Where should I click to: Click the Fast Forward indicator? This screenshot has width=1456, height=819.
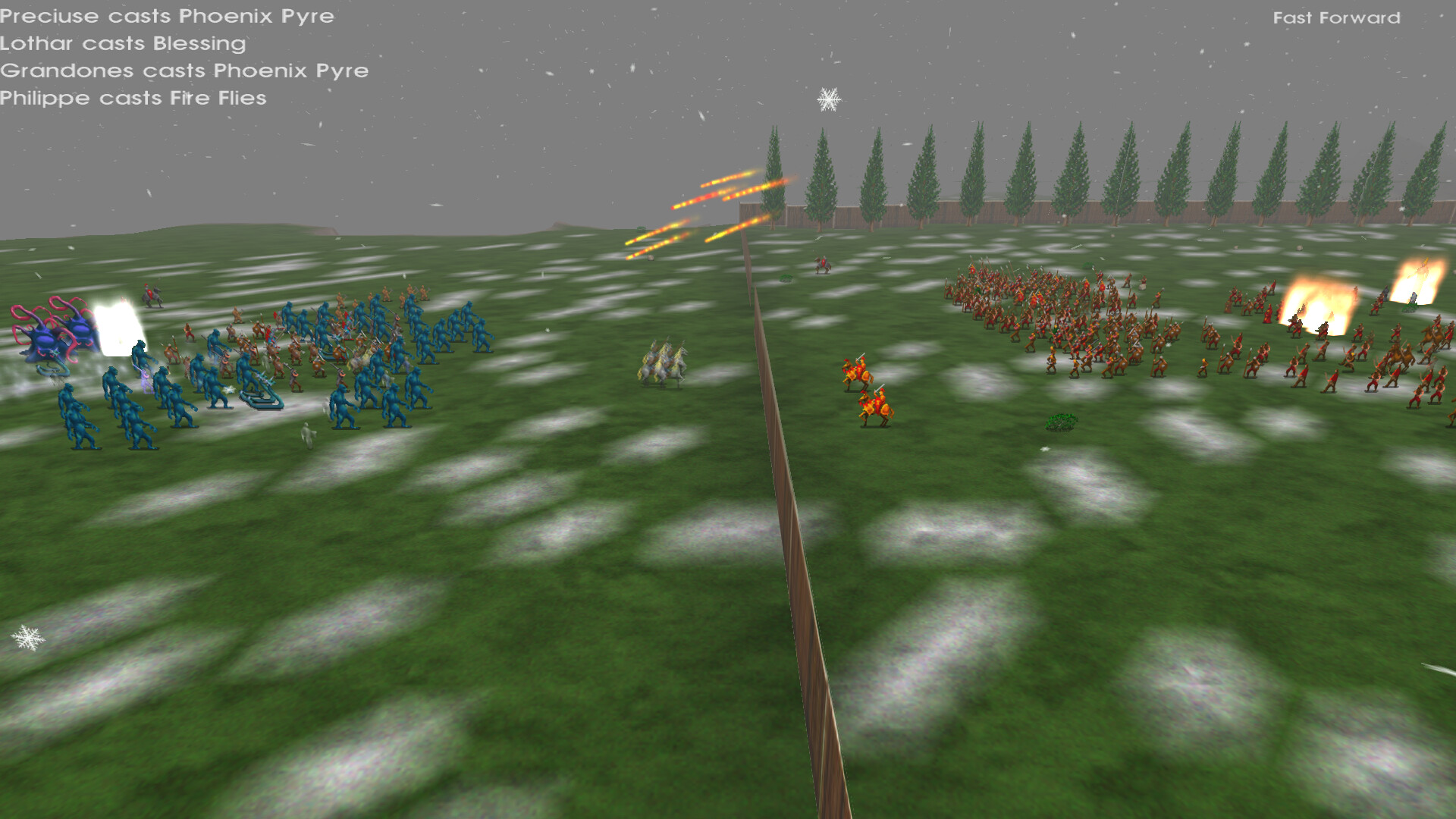[x=1337, y=17]
